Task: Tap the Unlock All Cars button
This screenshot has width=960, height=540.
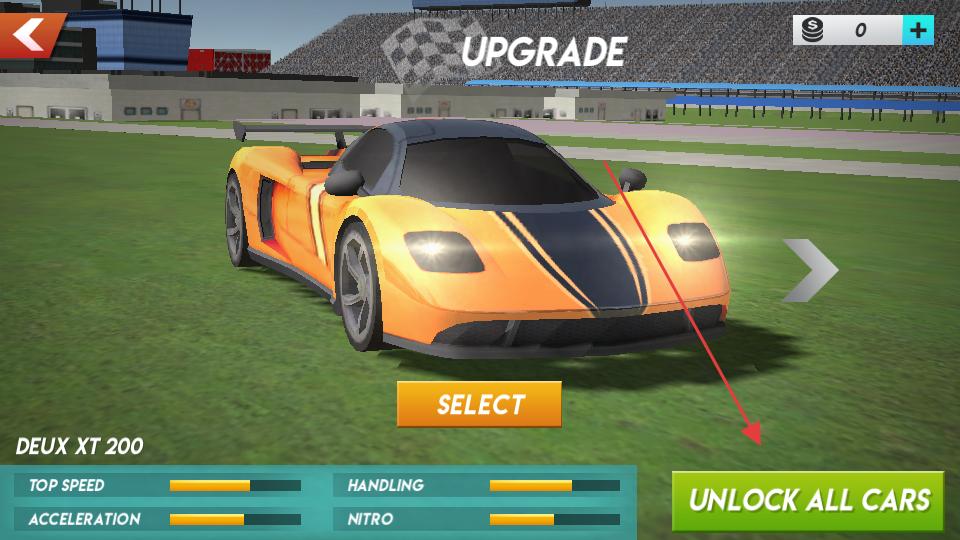Action: [x=808, y=500]
